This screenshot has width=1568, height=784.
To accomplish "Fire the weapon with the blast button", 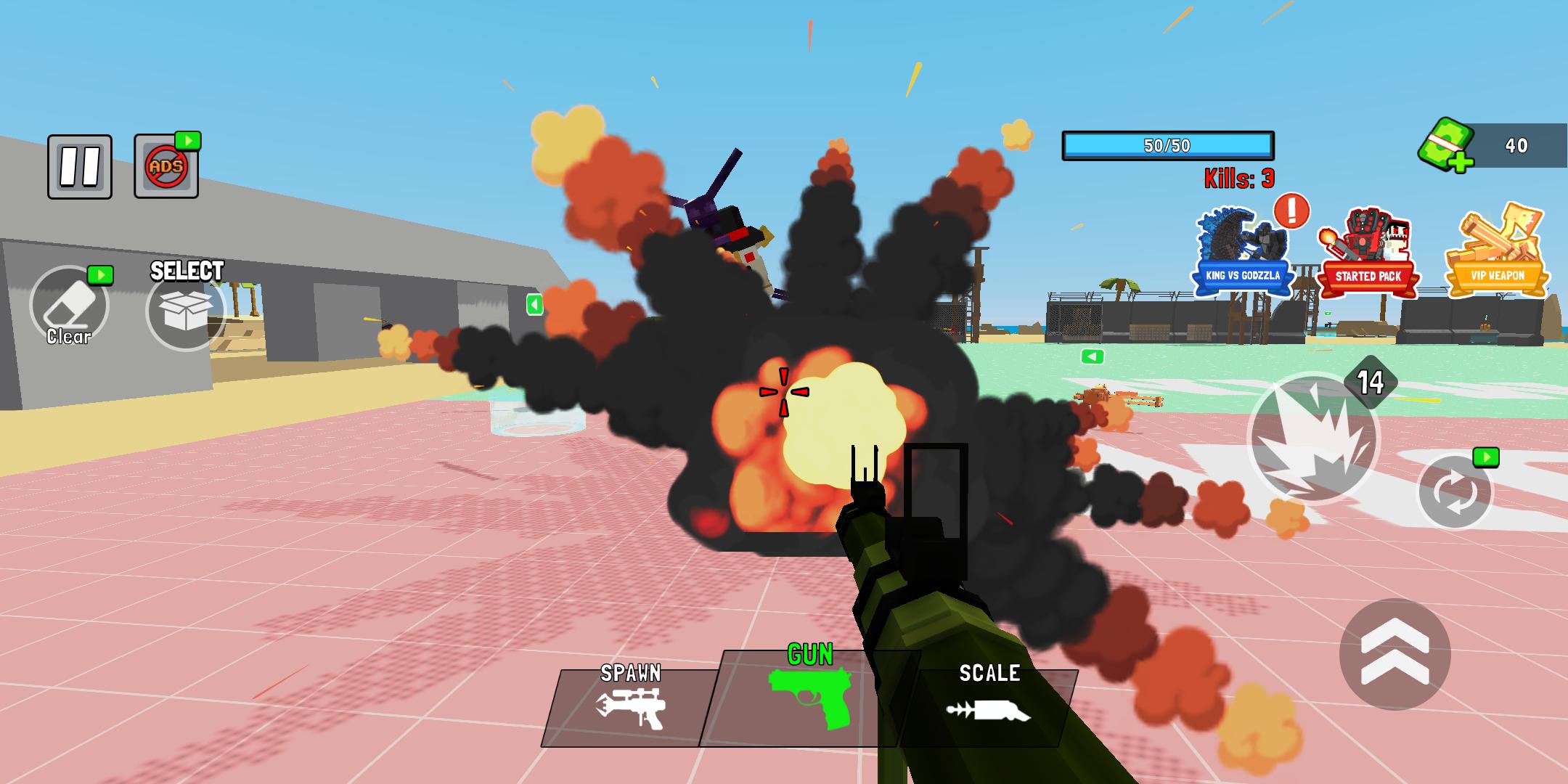I will (x=1312, y=438).
